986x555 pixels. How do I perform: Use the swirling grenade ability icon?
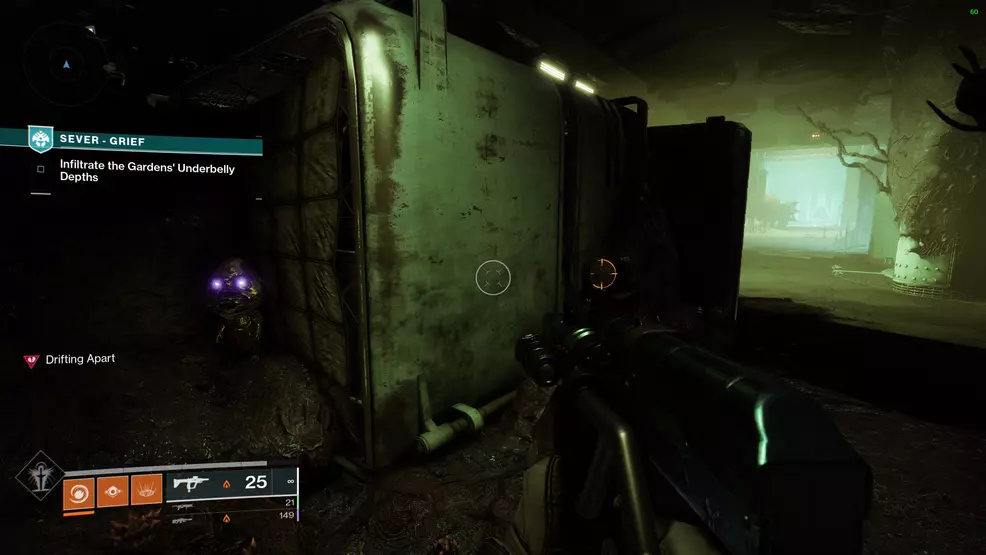78,491
